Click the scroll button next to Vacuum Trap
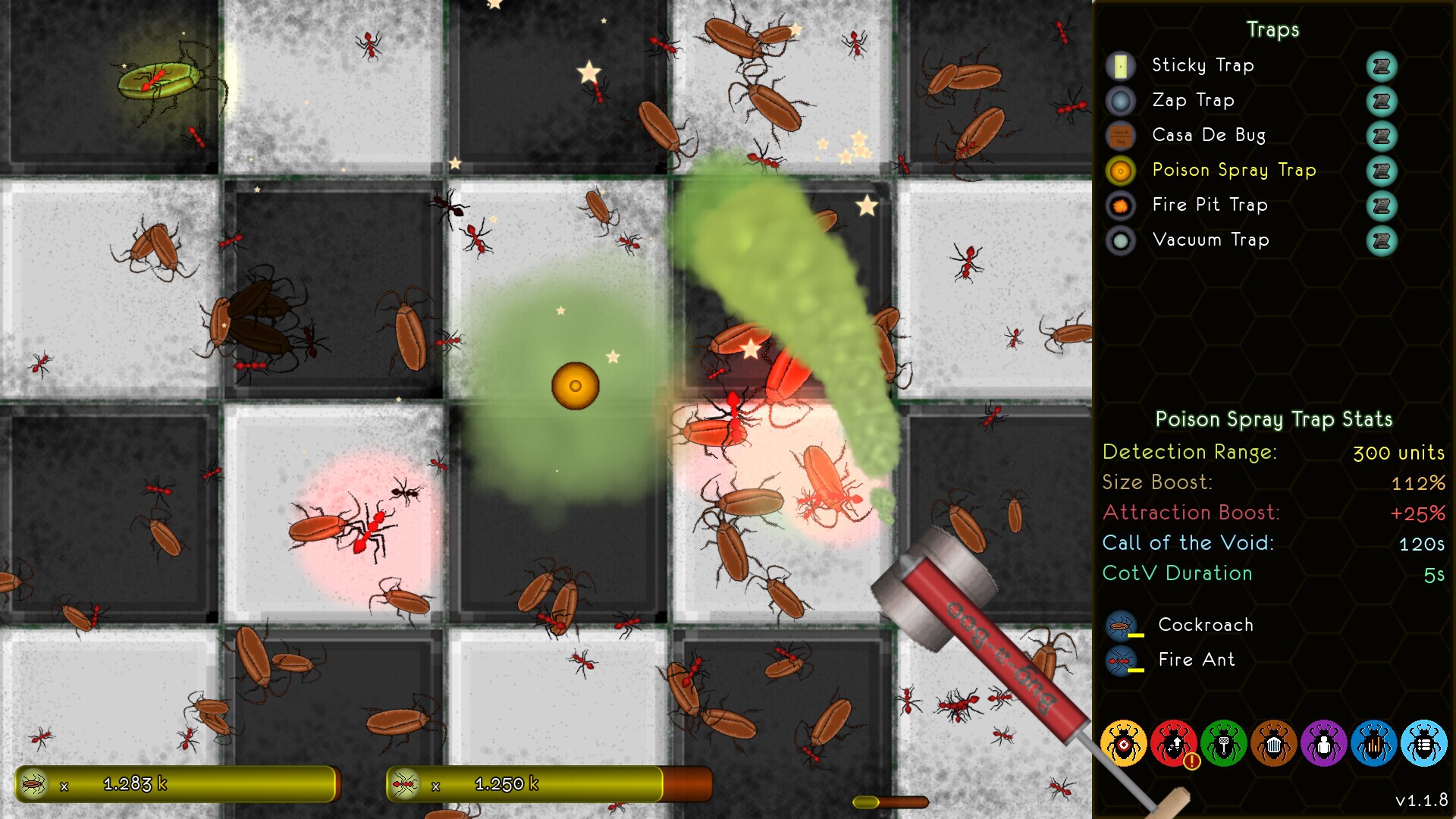Screen dimensions: 1456x819 (x=1381, y=240)
